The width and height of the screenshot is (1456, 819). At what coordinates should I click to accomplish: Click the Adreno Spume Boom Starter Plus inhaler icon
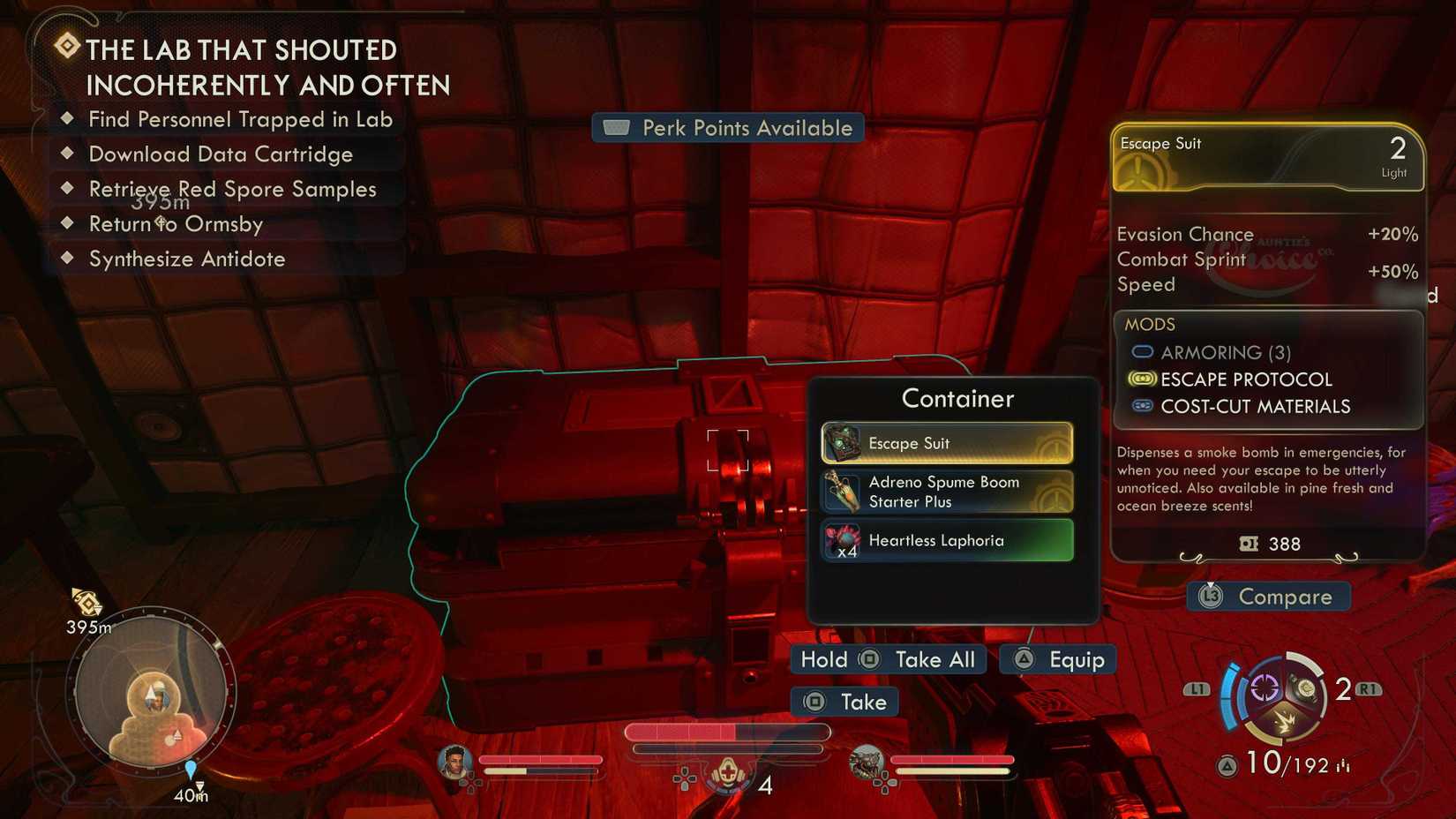pyautogui.click(x=842, y=492)
